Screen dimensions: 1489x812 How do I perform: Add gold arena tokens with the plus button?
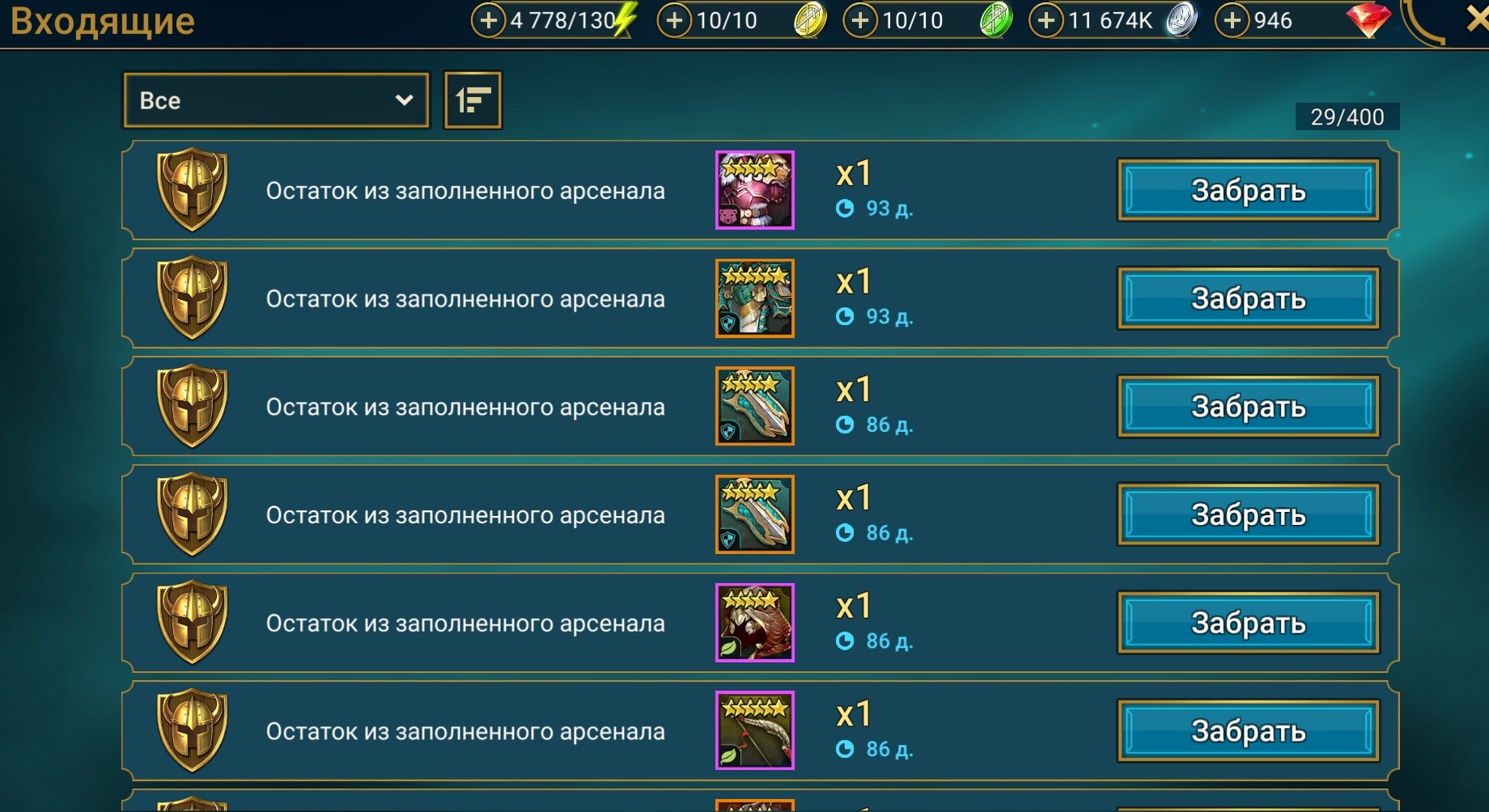(x=674, y=20)
